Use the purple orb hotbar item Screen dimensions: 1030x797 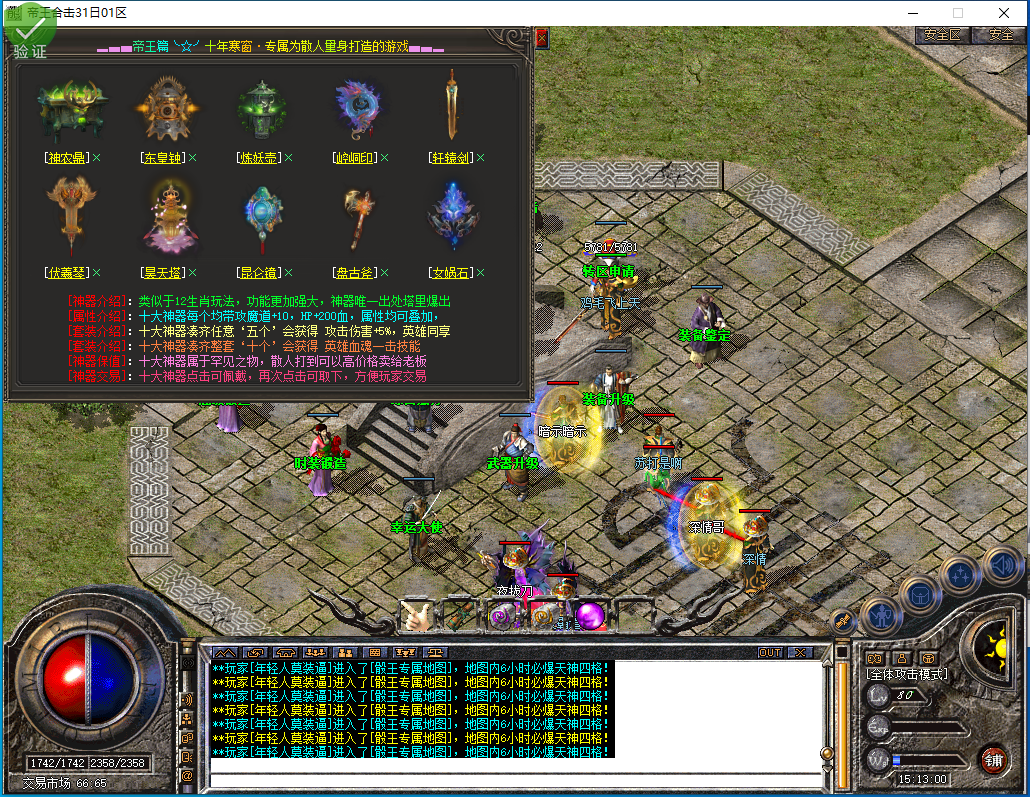(x=590, y=614)
